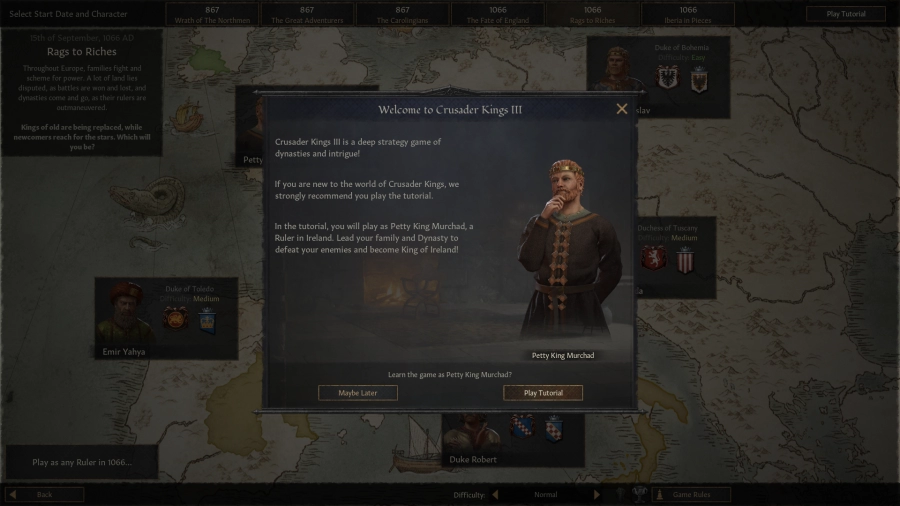Close the Welcome to Crusader Kings III dialog
This screenshot has width=900, height=506.
coord(622,109)
